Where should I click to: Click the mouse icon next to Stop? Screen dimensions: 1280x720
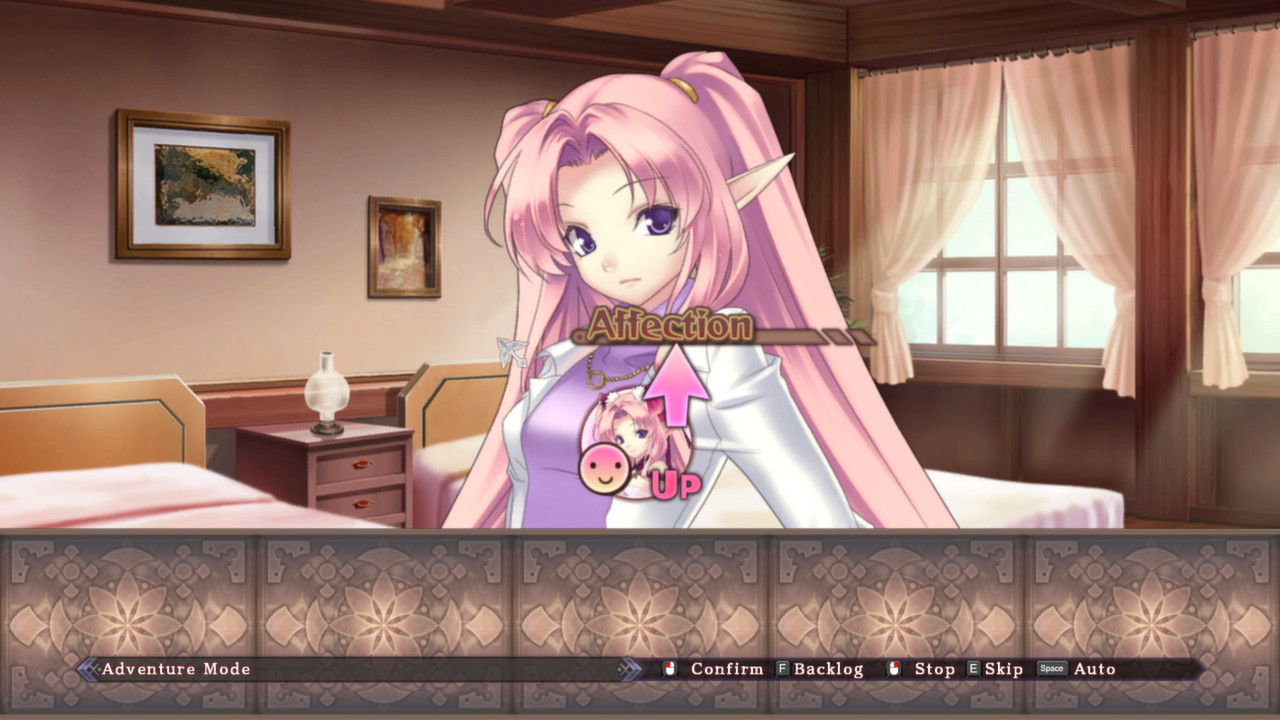click(x=895, y=669)
